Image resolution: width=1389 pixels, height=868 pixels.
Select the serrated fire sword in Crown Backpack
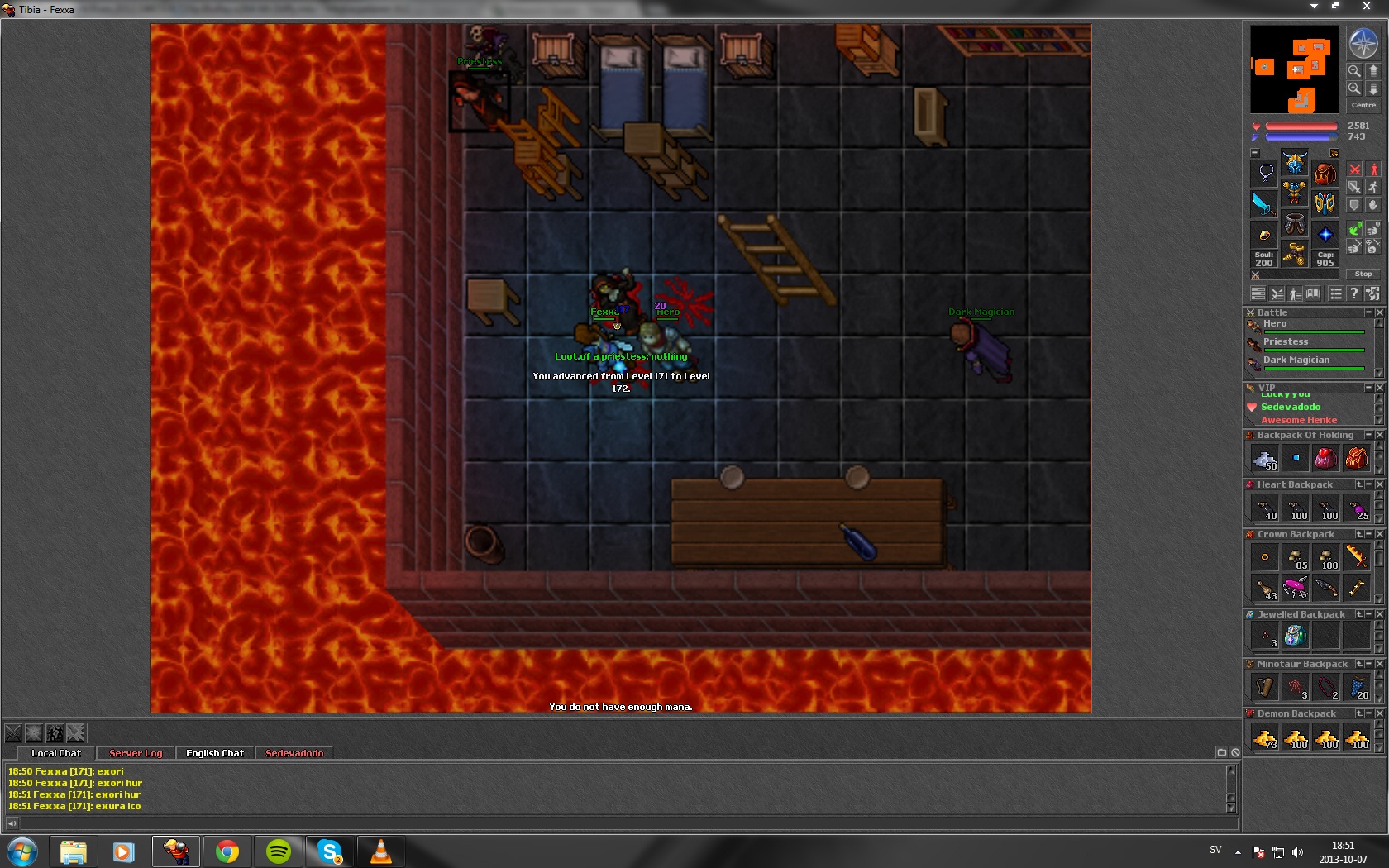pos(1356,557)
